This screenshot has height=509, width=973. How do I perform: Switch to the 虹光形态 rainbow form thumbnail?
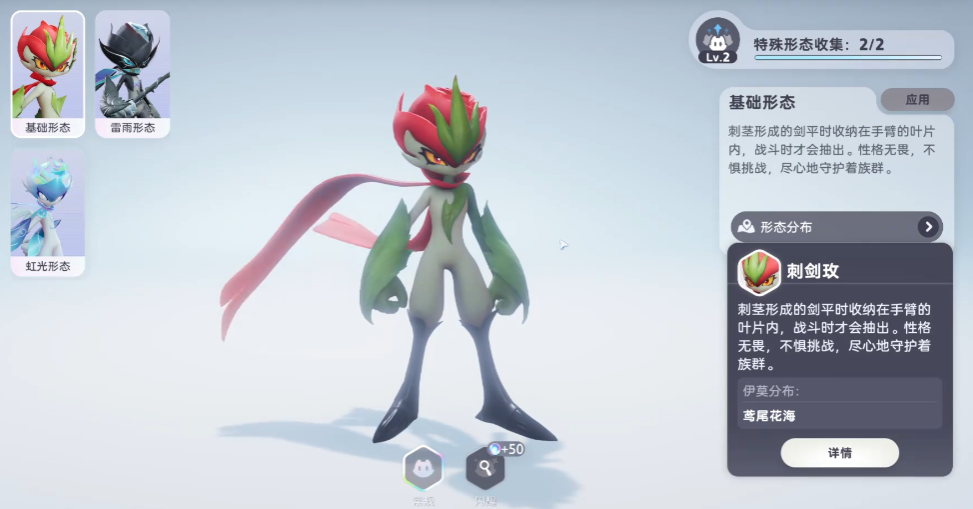pyautogui.click(x=47, y=212)
